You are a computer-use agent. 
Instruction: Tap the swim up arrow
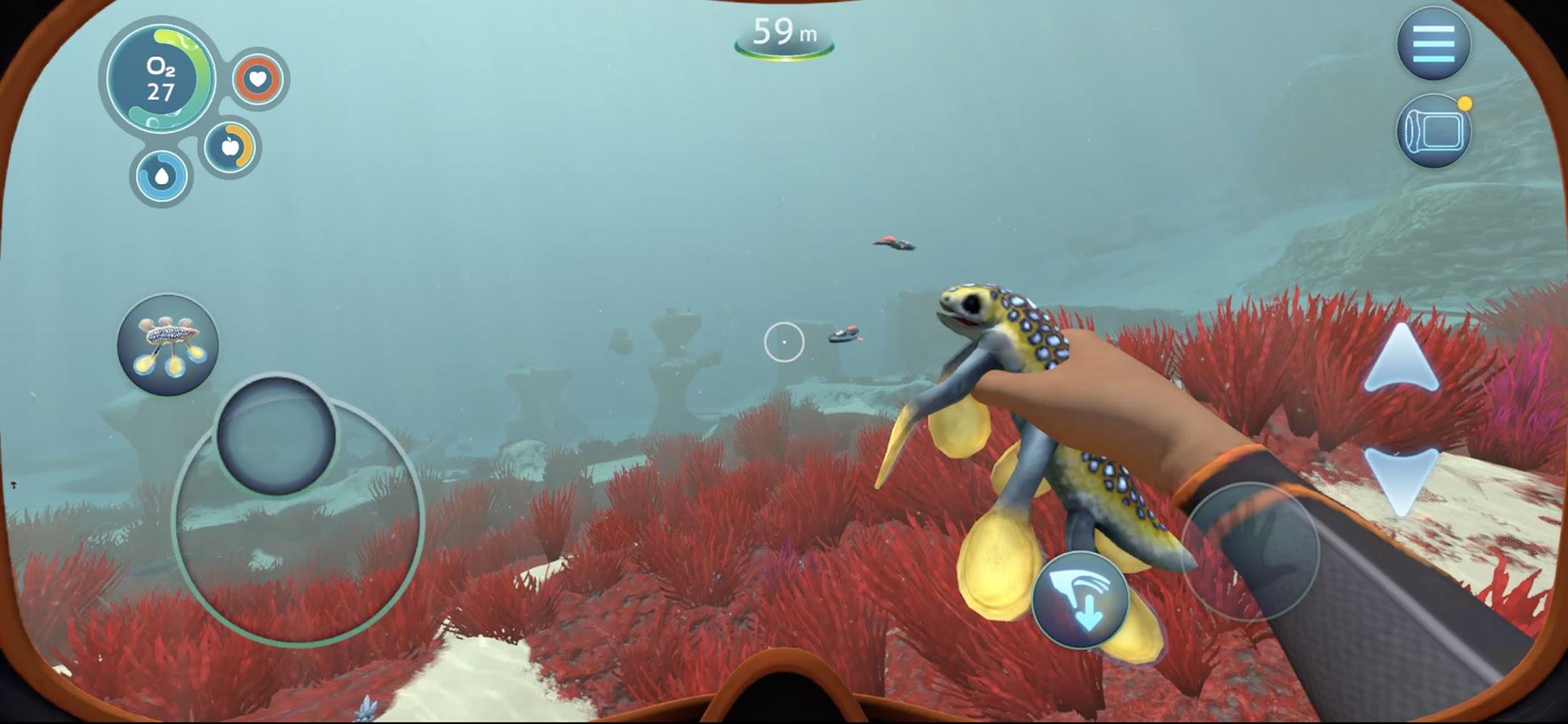tap(1401, 360)
